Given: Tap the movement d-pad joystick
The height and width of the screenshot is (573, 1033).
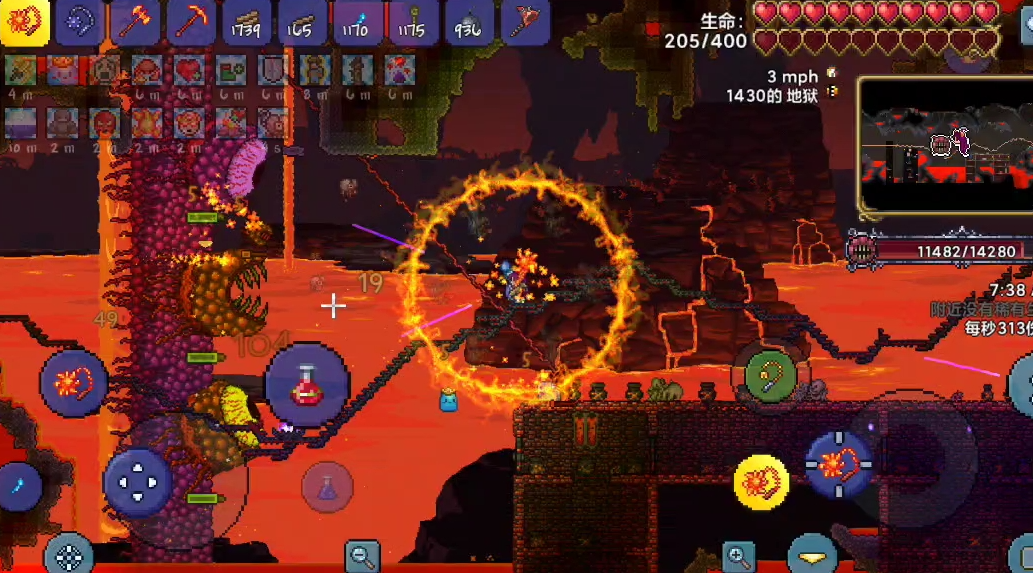Looking at the screenshot, I should click(x=137, y=482).
